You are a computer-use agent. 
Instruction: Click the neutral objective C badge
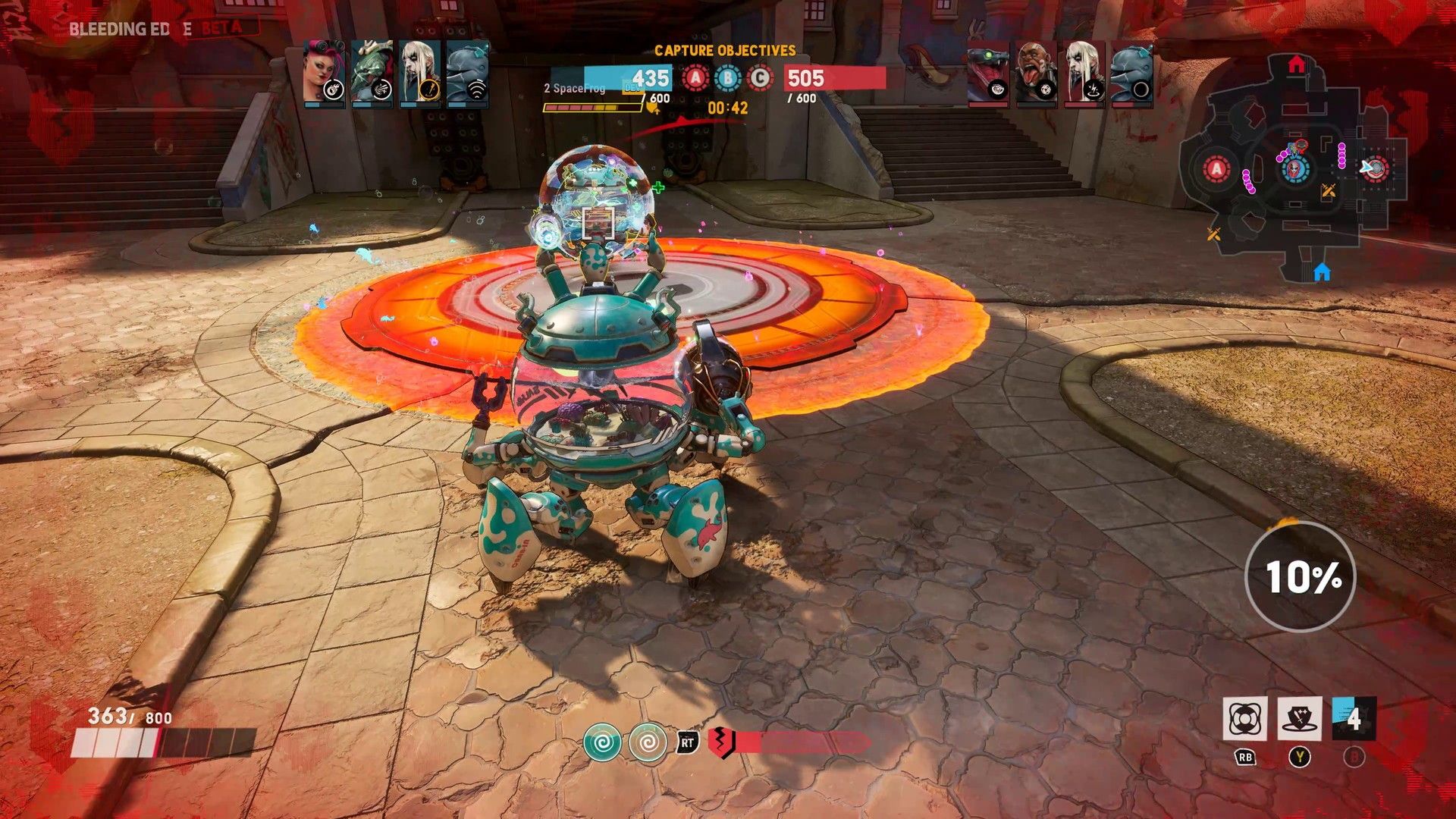(760, 78)
